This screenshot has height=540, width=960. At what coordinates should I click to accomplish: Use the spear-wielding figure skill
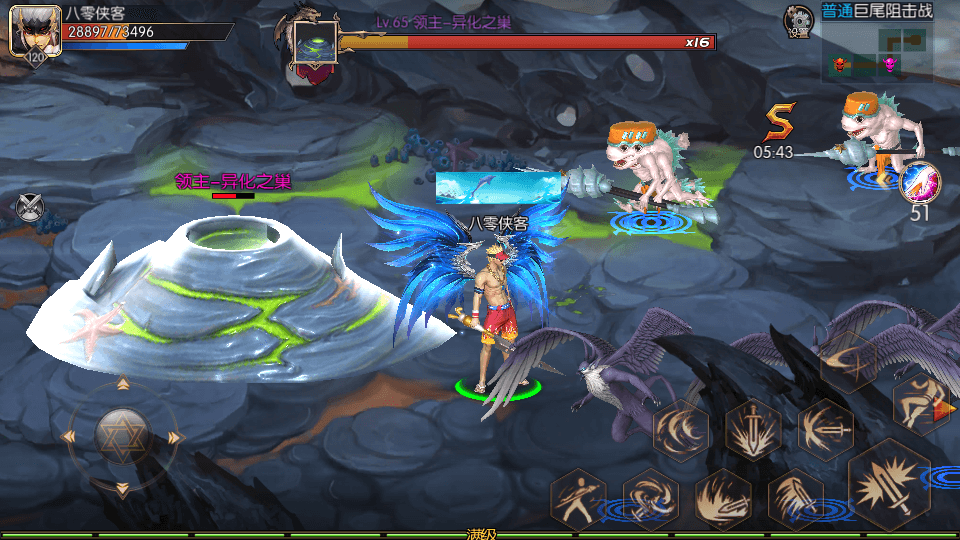pyautogui.click(x=578, y=497)
